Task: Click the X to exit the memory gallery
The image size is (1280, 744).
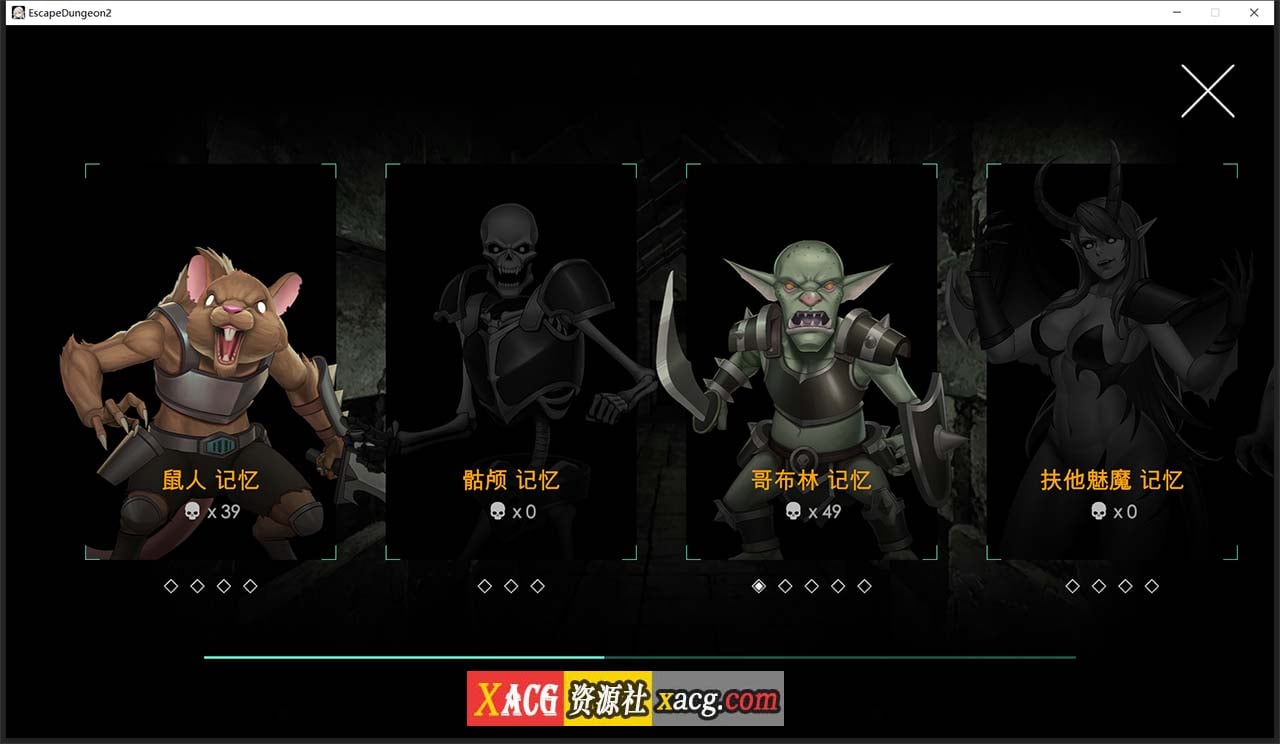Action: click(1207, 89)
